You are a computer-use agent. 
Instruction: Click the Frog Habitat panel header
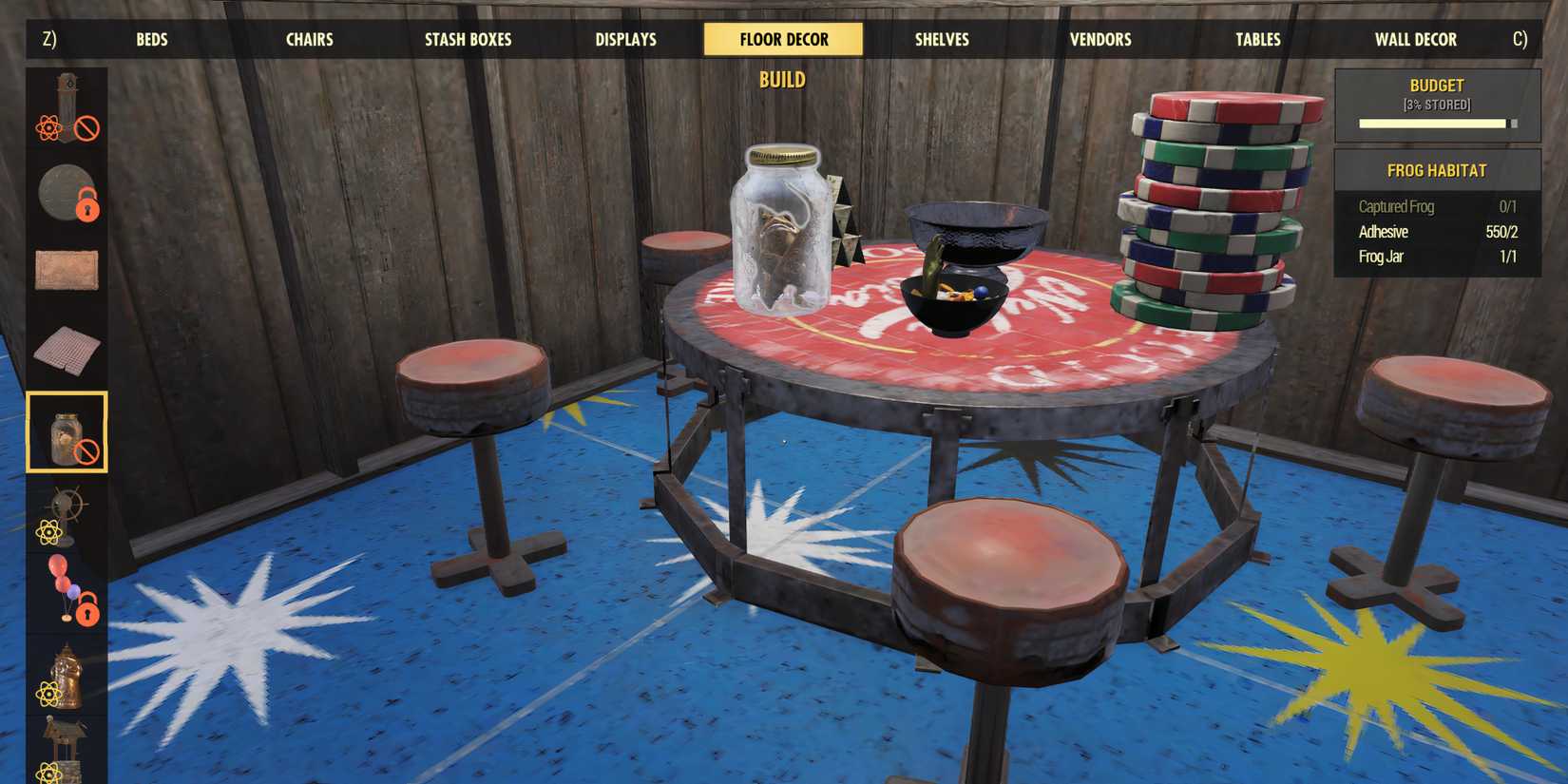click(1435, 170)
